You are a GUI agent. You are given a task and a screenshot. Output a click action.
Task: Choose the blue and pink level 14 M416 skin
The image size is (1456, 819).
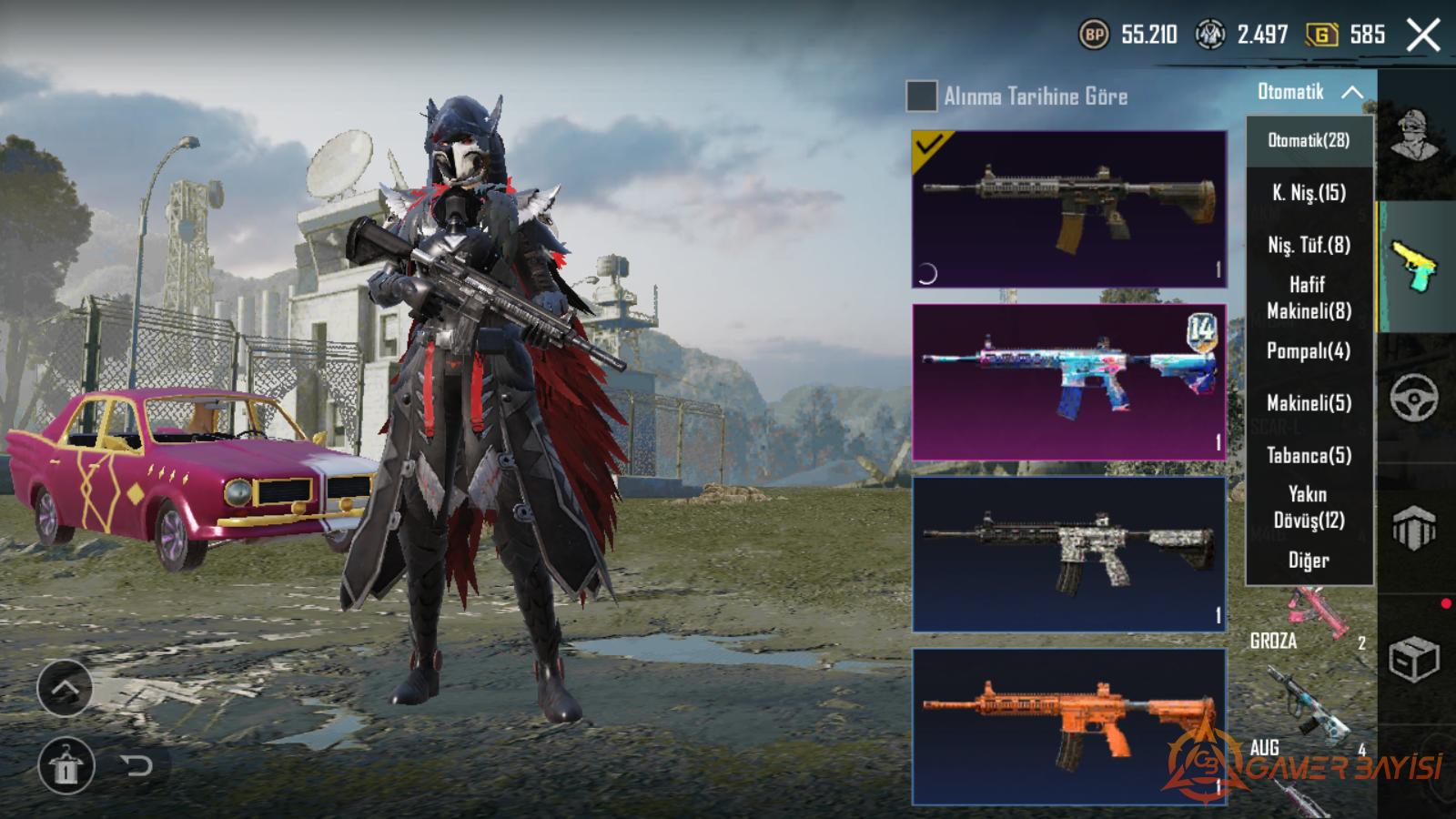(1069, 381)
